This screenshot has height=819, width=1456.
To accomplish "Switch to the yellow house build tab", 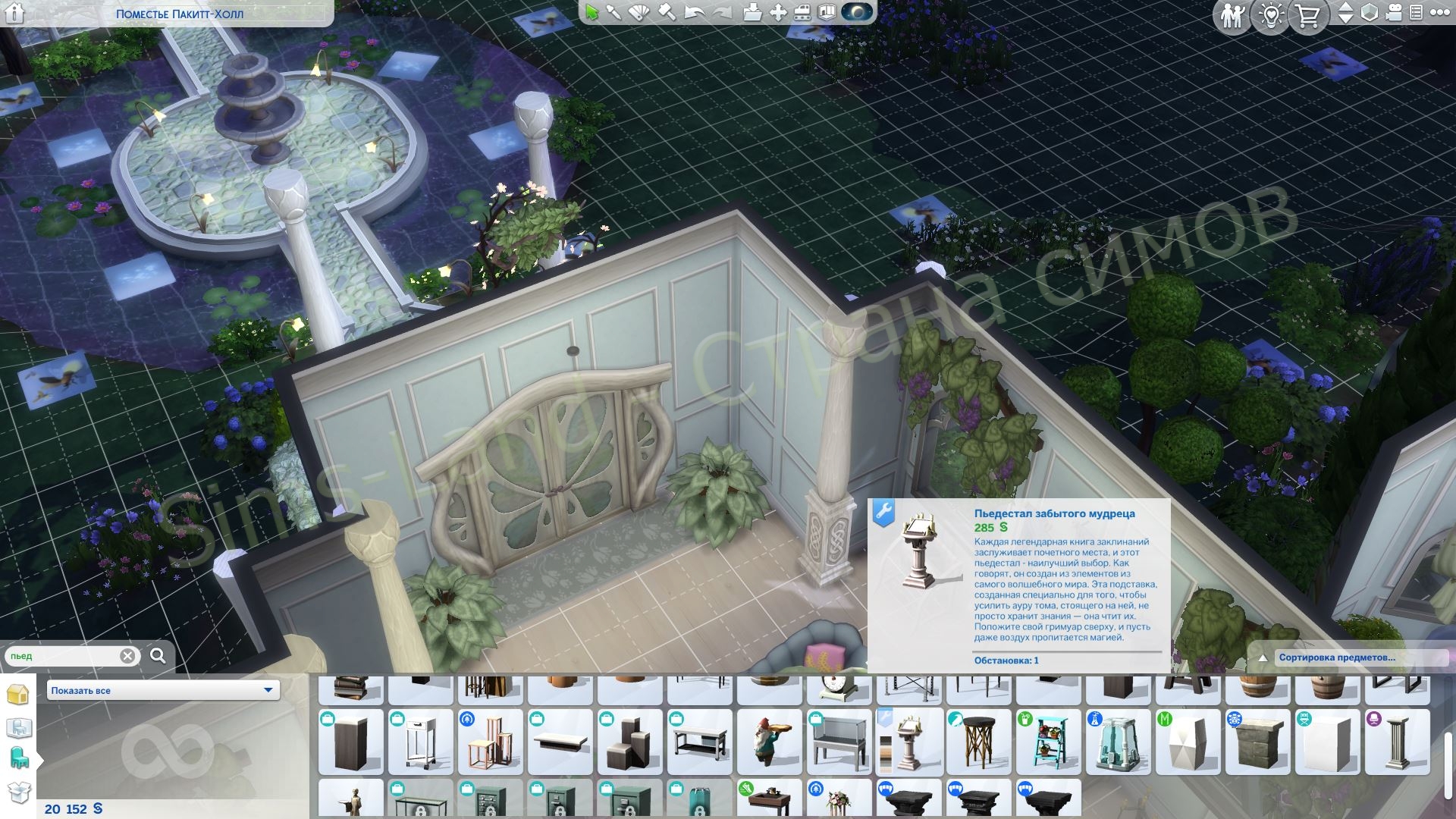I will click(18, 695).
